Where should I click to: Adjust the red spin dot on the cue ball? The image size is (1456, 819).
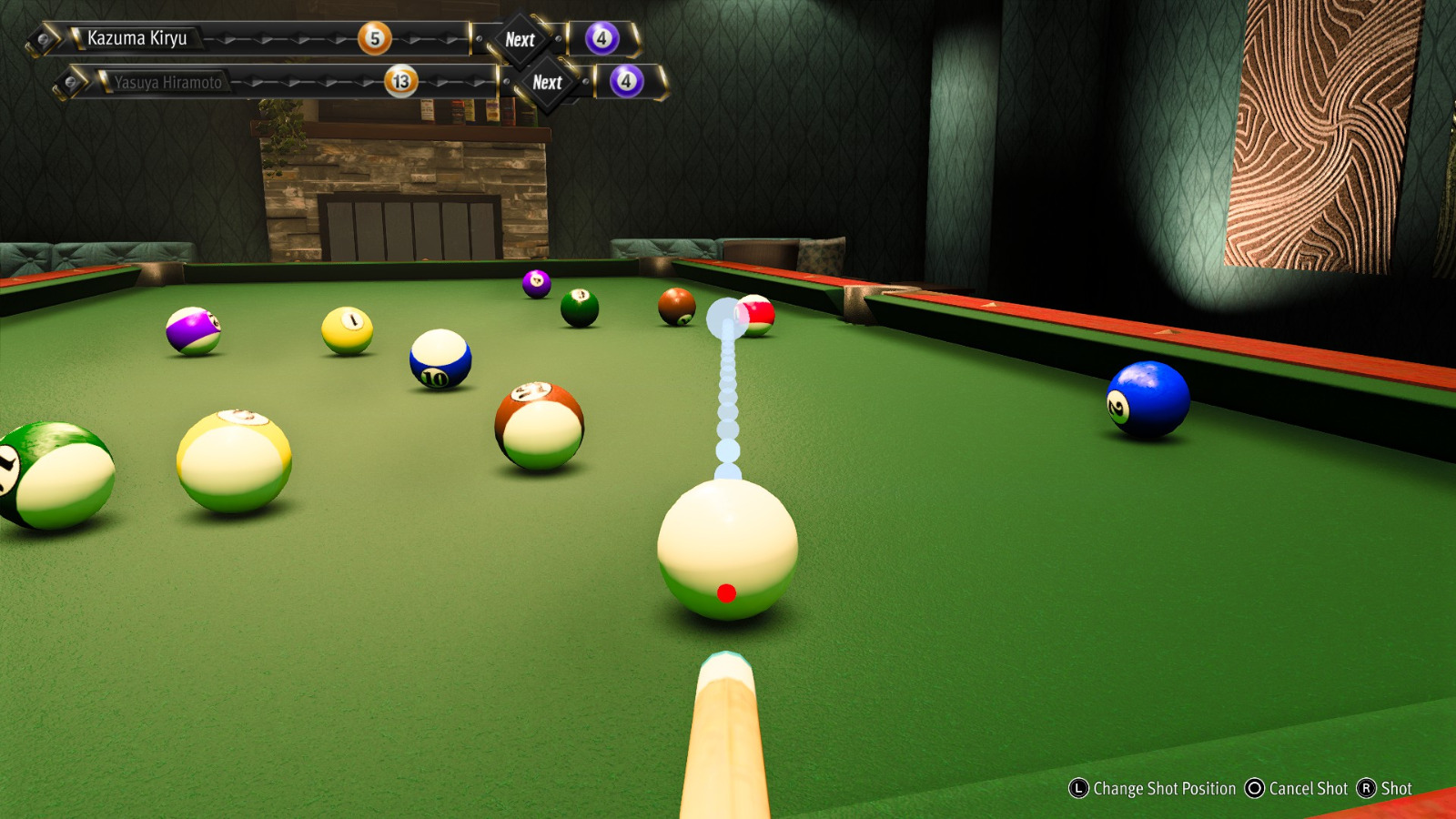(x=726, y=593)
